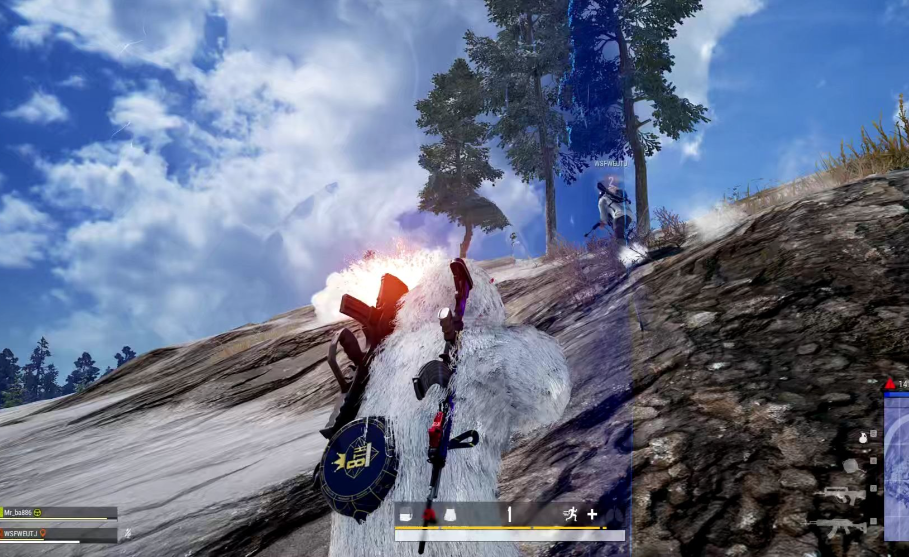Click the sprinting boost status icon
The width and height of the screenshot is (909, 557).
pyautogui.click(x=570, y=515)
